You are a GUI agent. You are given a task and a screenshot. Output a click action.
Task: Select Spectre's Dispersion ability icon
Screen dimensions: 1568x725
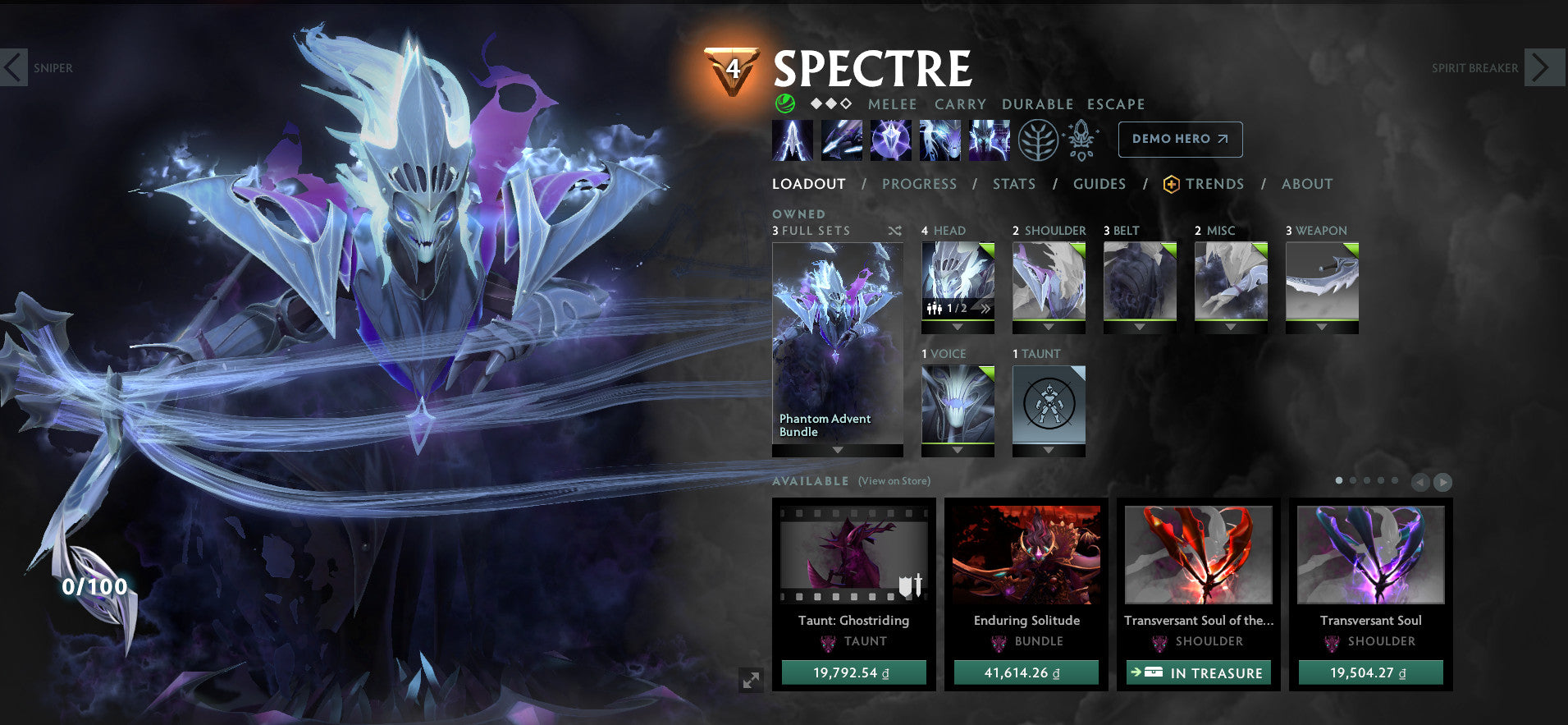[890, 140]
